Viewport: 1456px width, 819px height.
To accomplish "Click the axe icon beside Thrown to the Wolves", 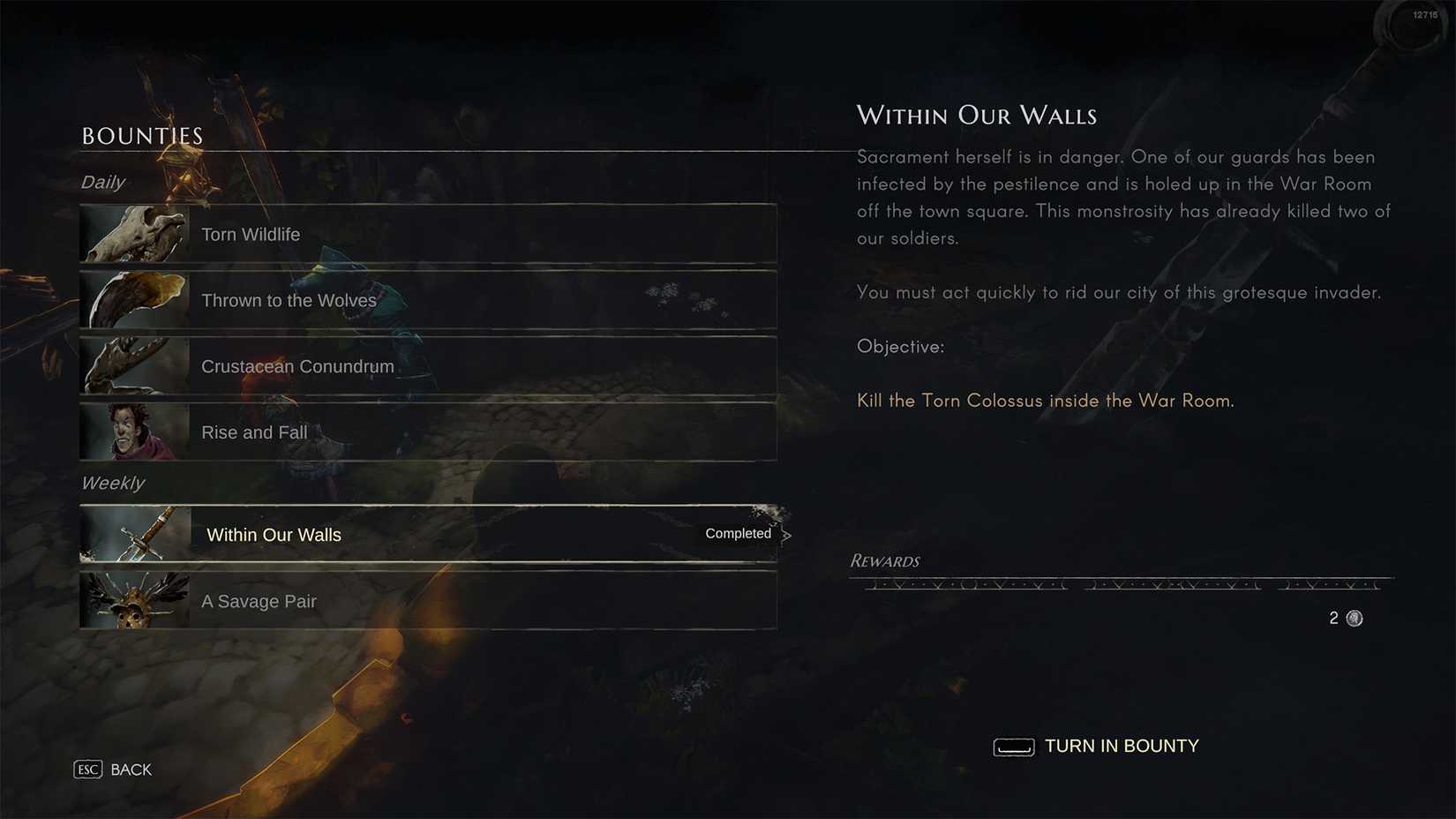I will [x=134, y=299].
